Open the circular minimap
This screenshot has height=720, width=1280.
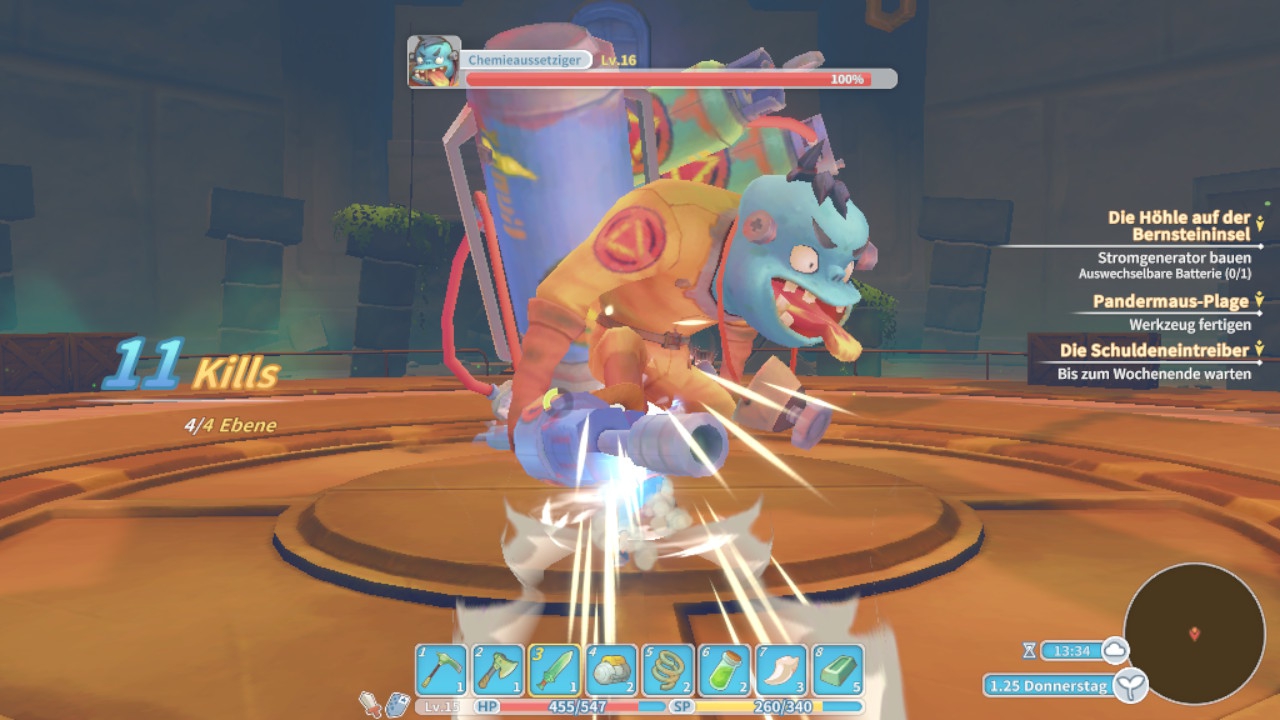click(1194, 633)
